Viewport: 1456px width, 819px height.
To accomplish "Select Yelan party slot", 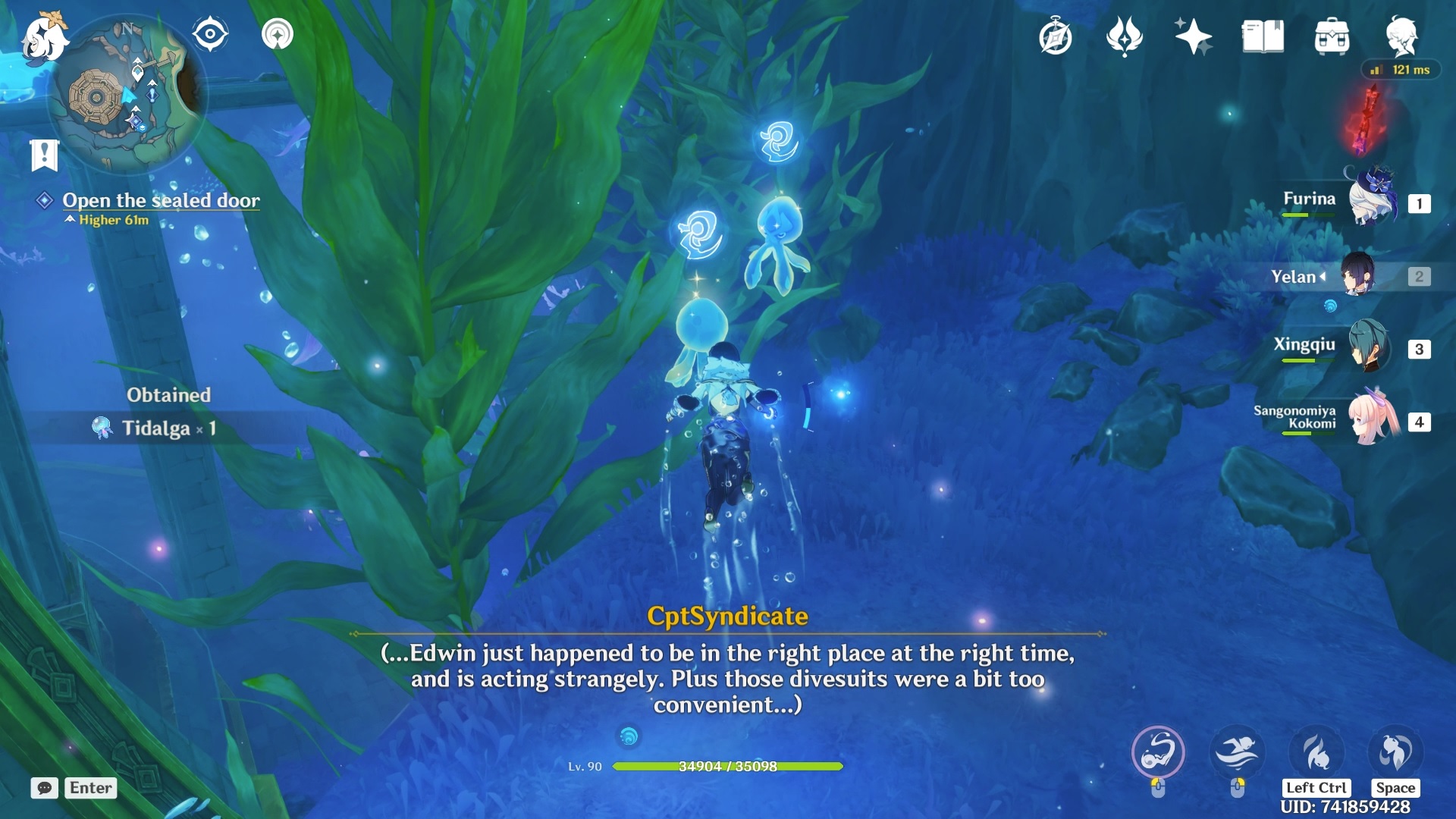I will click(1357, 276).
